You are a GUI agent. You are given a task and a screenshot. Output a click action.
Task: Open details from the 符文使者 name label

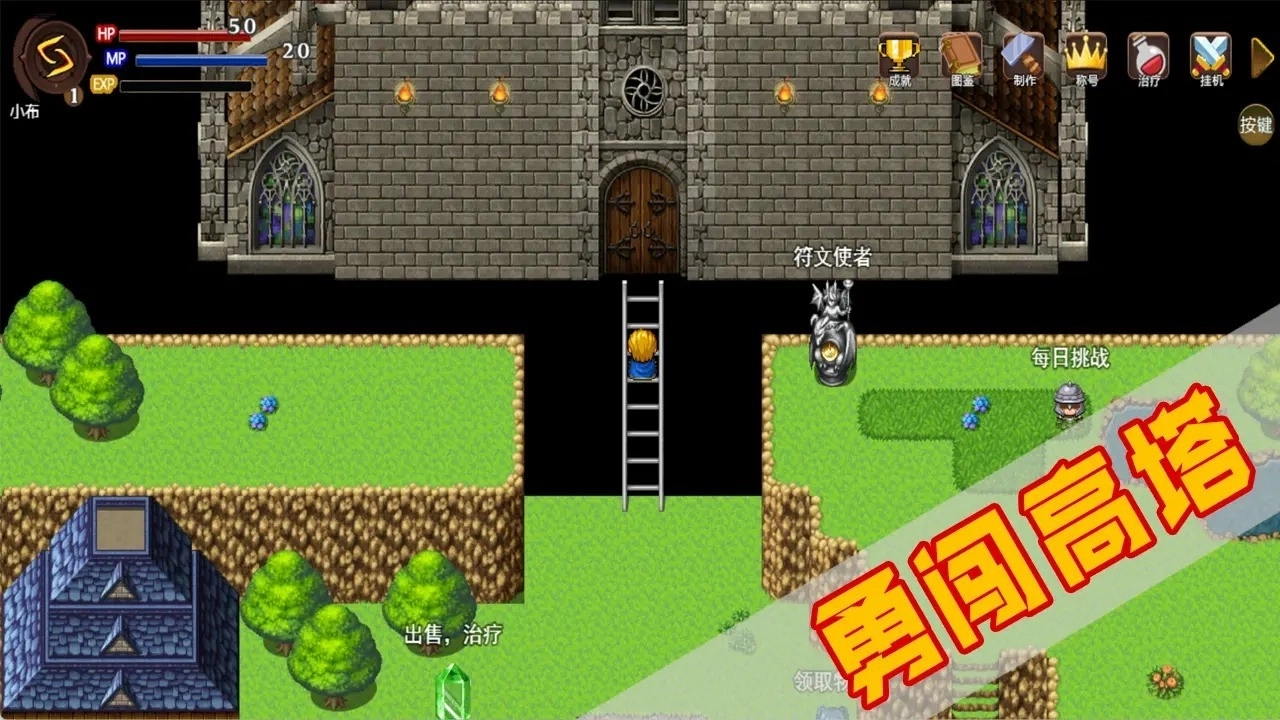[x=830, y=255]
